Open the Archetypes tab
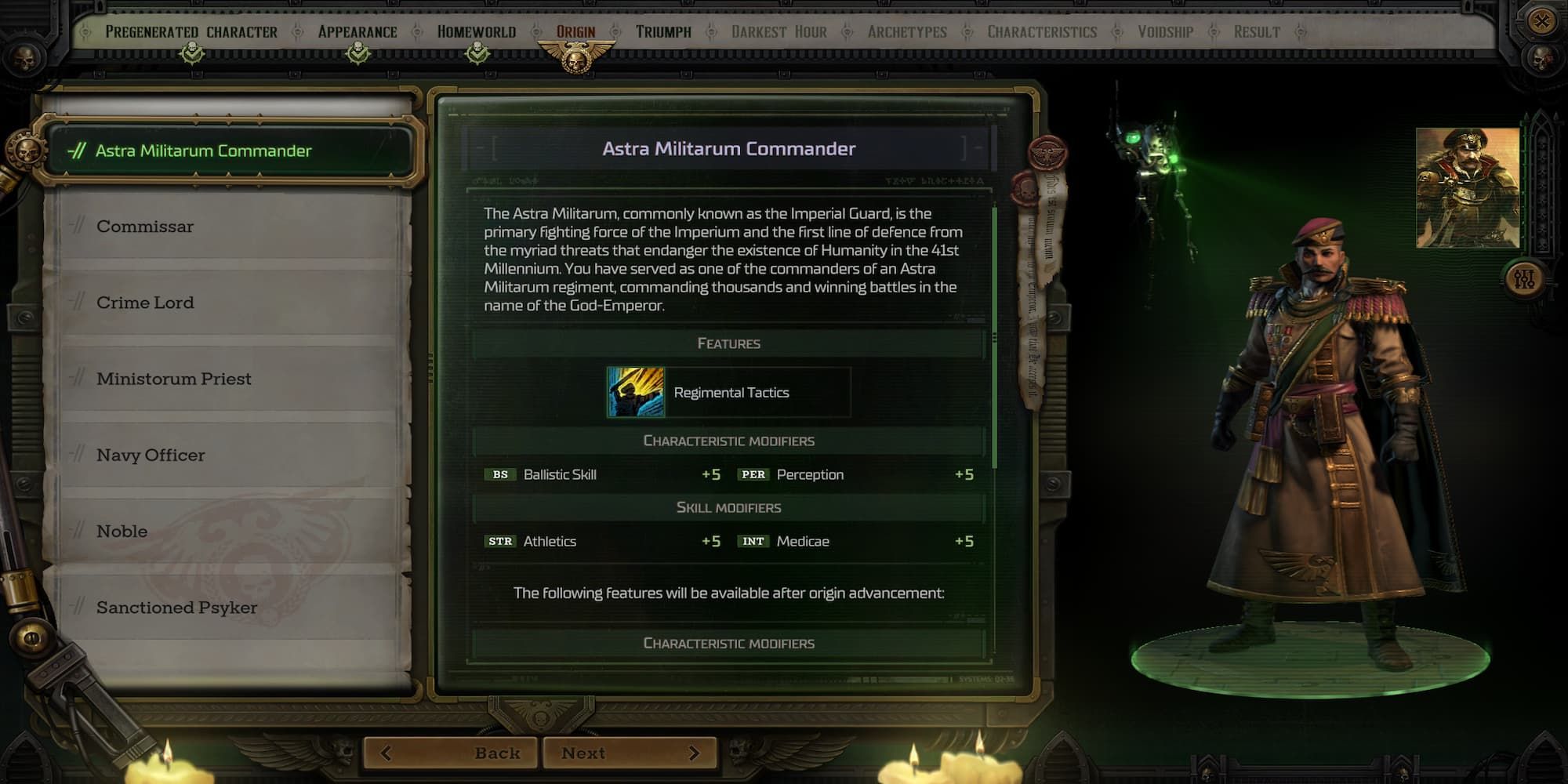This screenshot has height=784, width=1568. (x=909, y=32)
